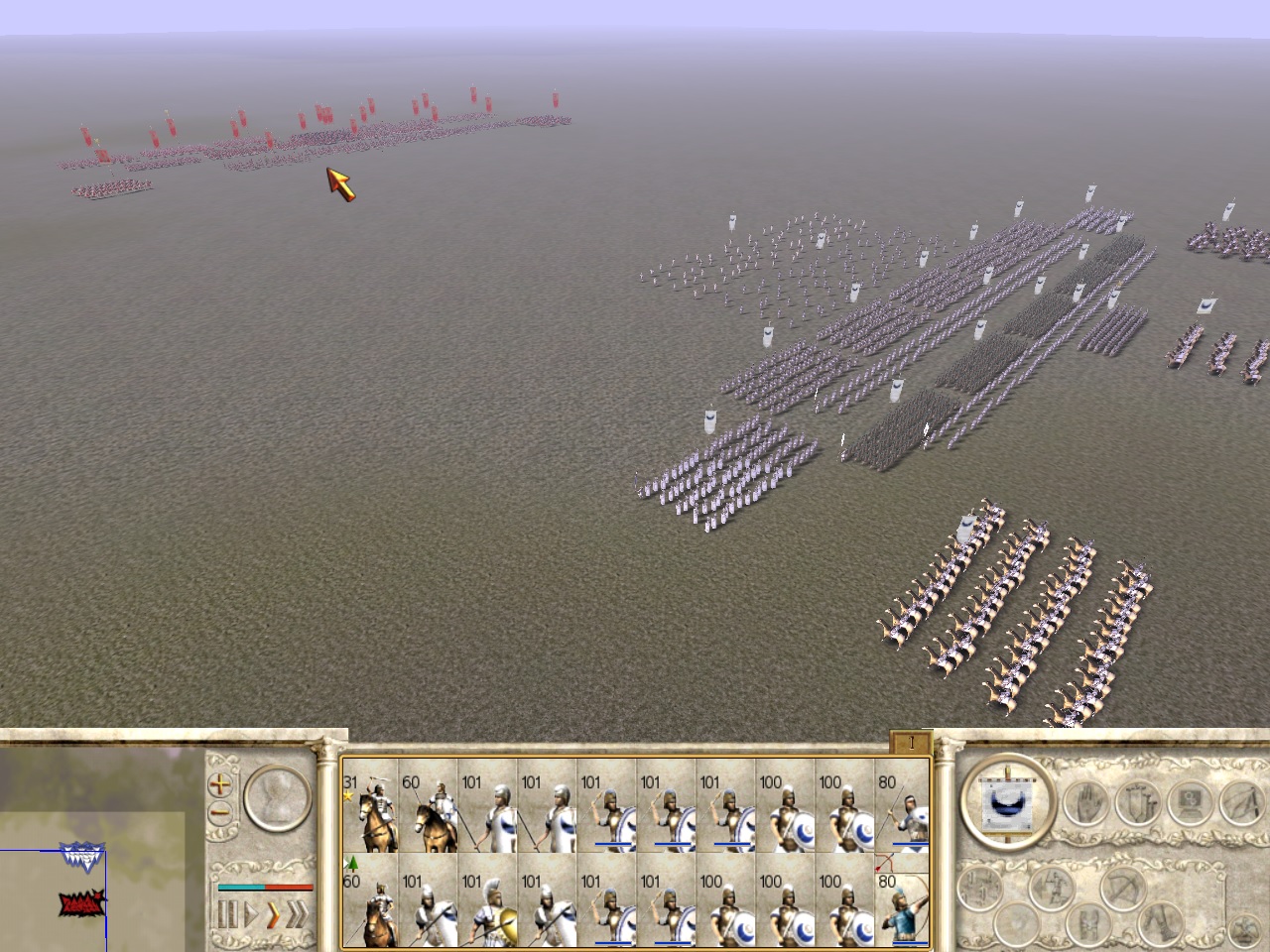Select the general's cavalry card with gold star
1270x952 pixels.
(369, 813)
